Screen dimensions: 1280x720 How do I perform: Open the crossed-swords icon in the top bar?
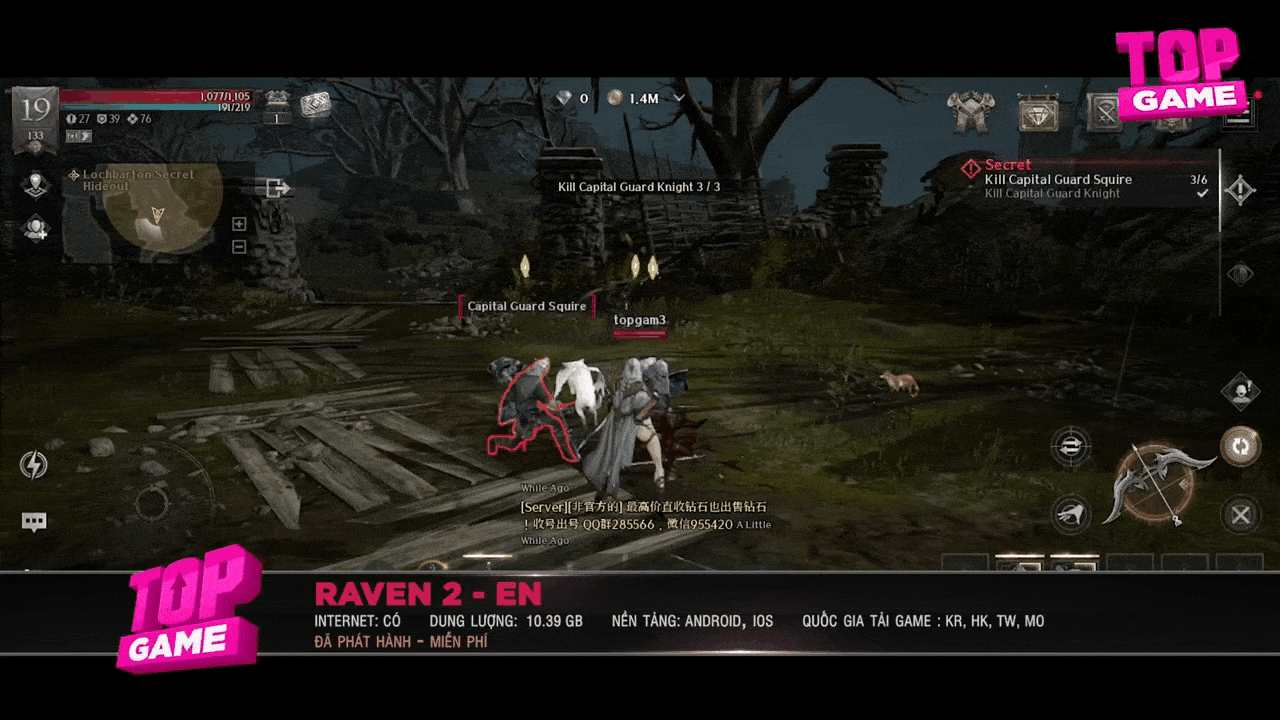click(1105, 113)
